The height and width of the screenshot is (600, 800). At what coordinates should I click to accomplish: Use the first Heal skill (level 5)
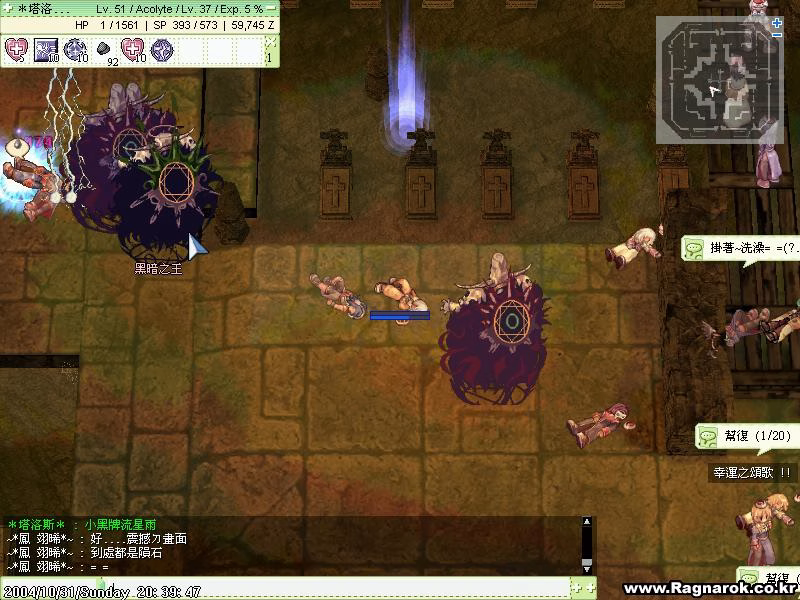click(17, 48)
